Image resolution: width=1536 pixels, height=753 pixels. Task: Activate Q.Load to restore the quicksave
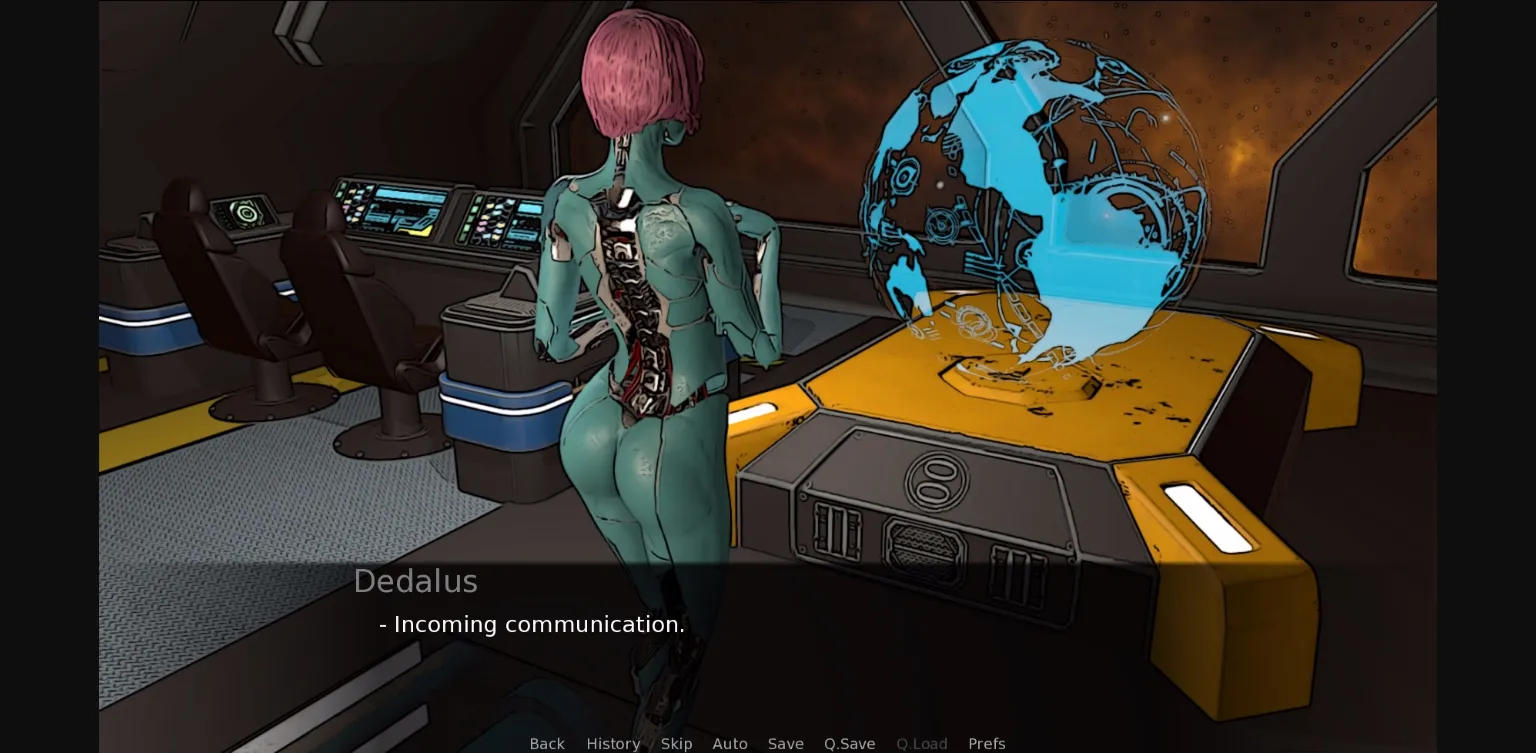coord(922,744)
